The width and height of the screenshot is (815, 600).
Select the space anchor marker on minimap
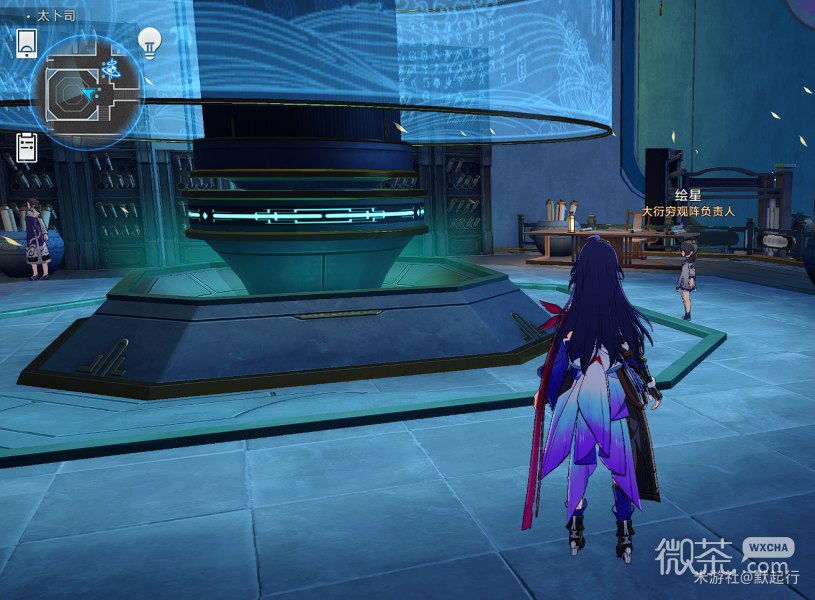click(112, 68)
